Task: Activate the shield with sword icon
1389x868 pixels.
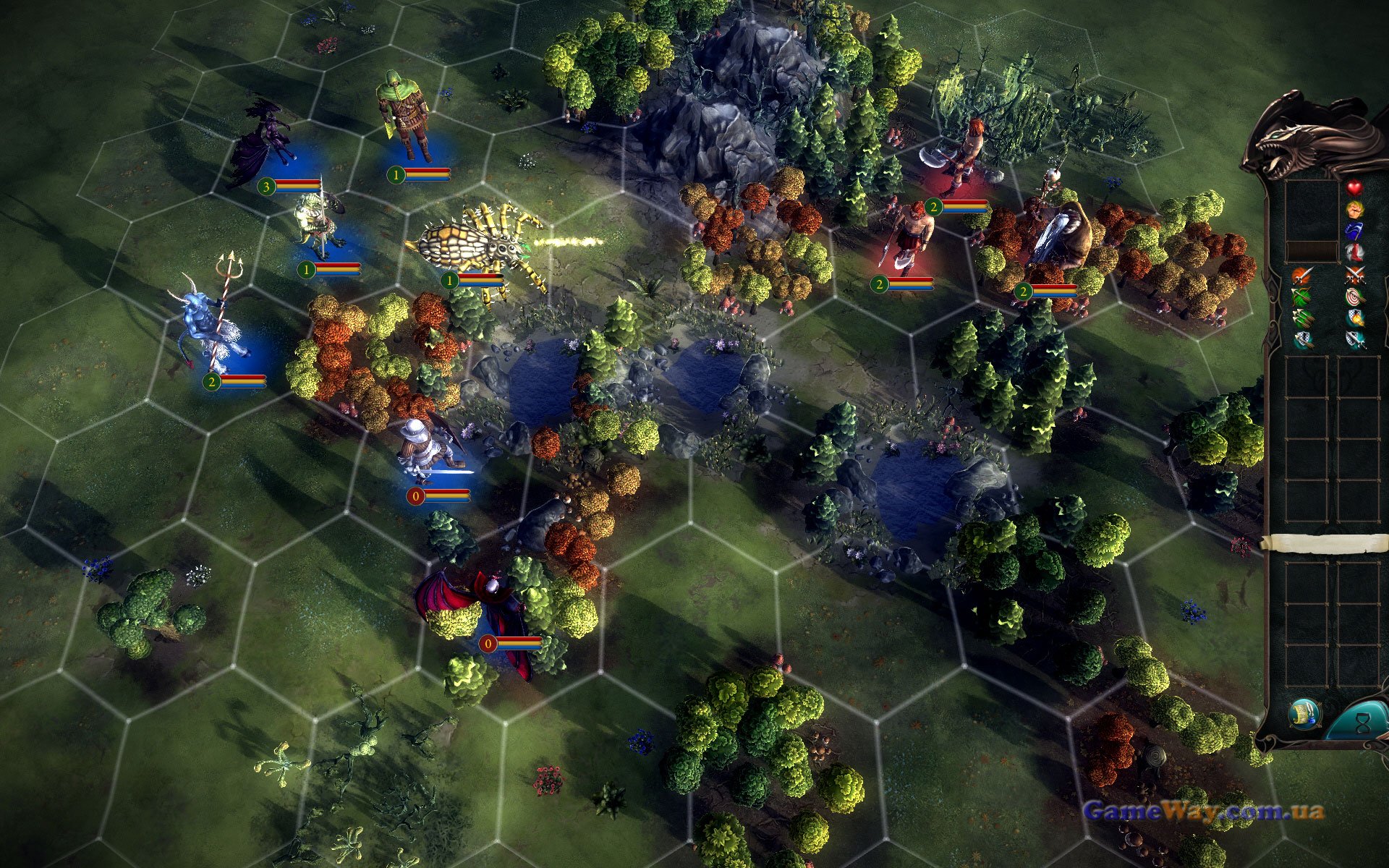Action: (x=1354, y=339)
